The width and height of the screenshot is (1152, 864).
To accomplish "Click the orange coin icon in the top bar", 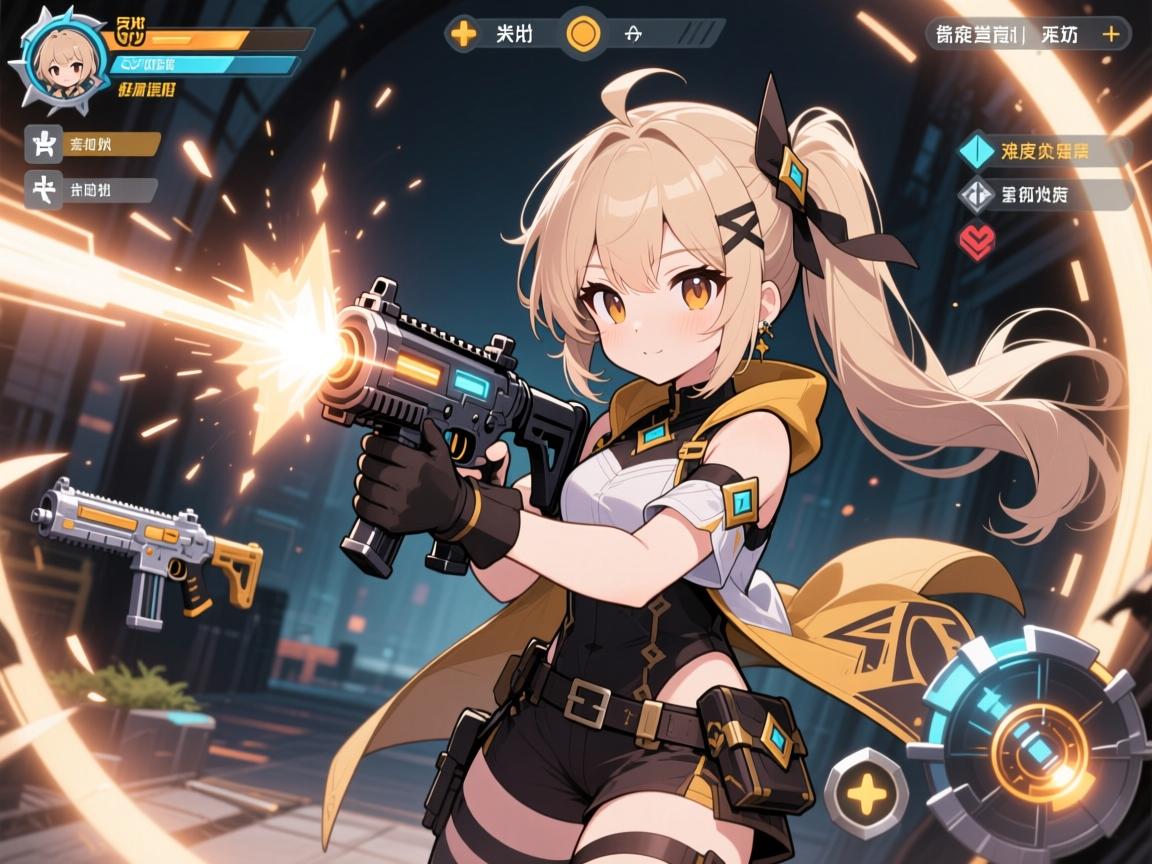I will pos(583,32).
